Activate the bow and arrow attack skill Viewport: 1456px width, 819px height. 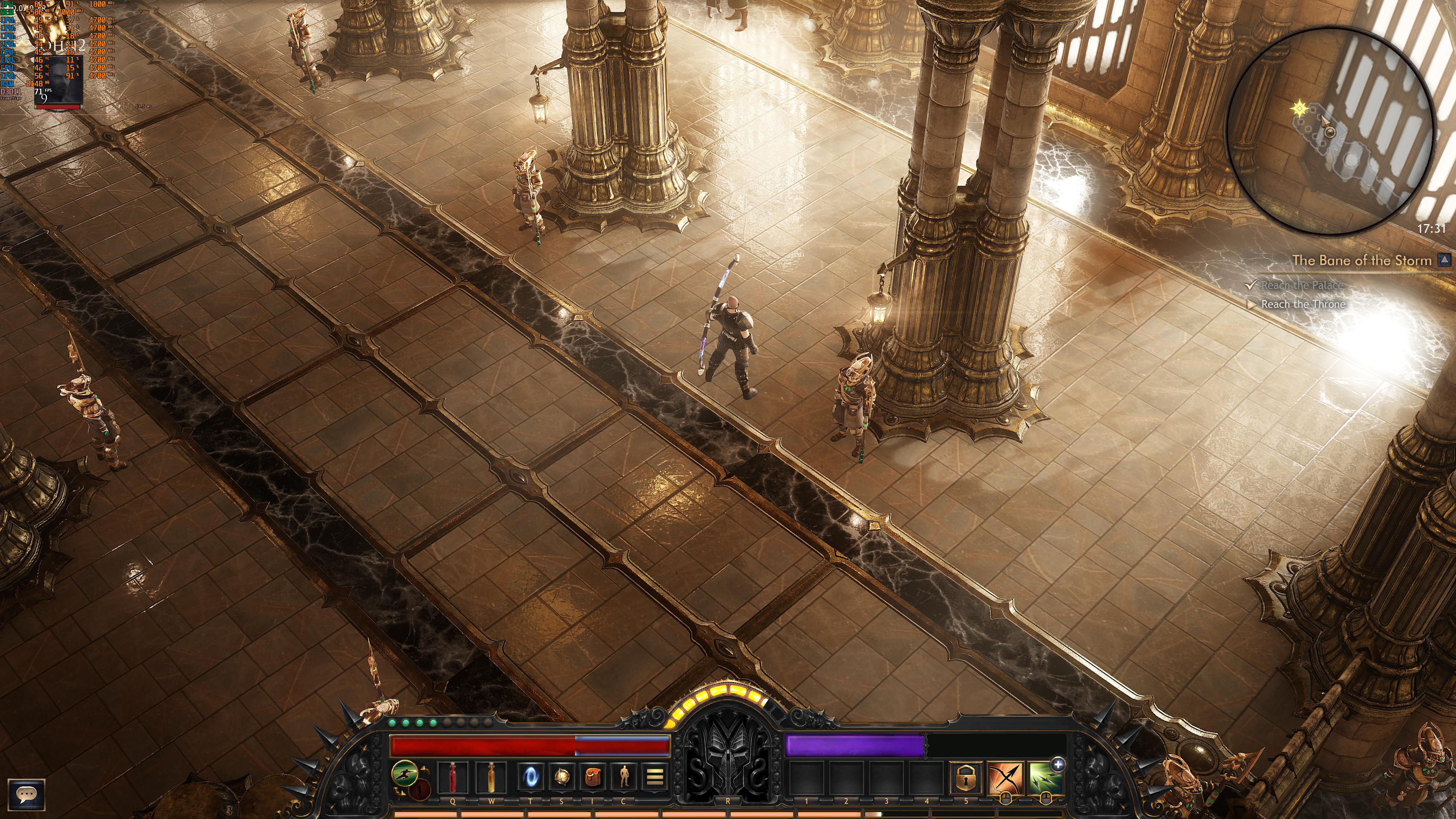tap(1005, 779)
